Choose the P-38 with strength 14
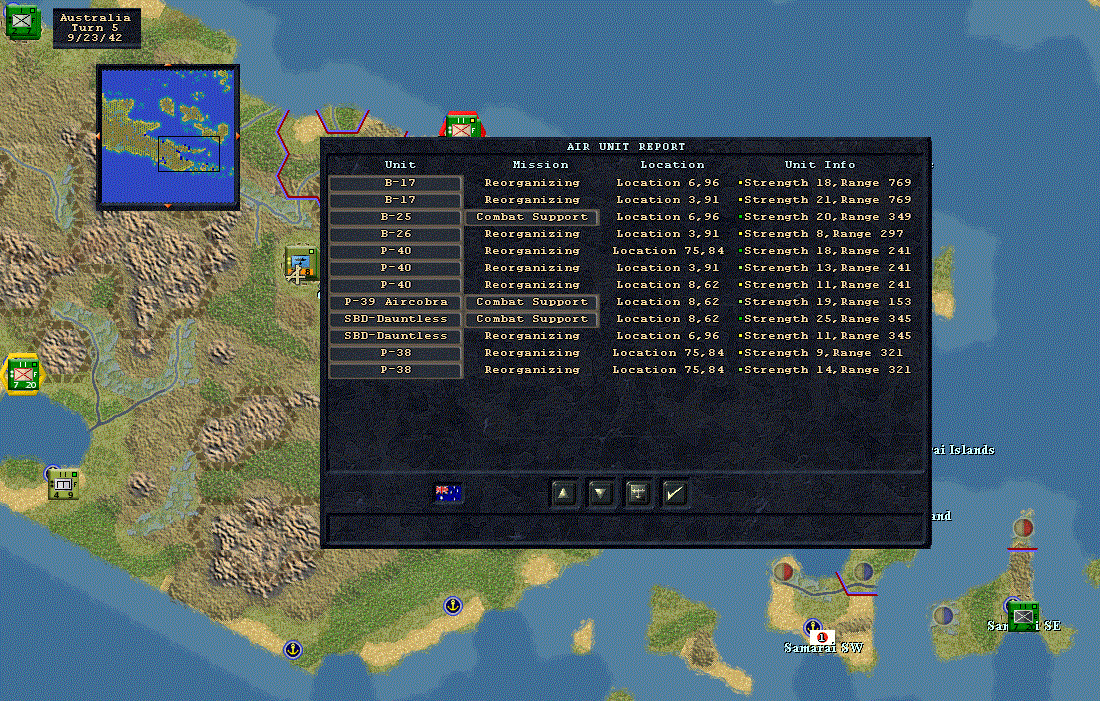 pyautogui.click(x=396, y=370)
